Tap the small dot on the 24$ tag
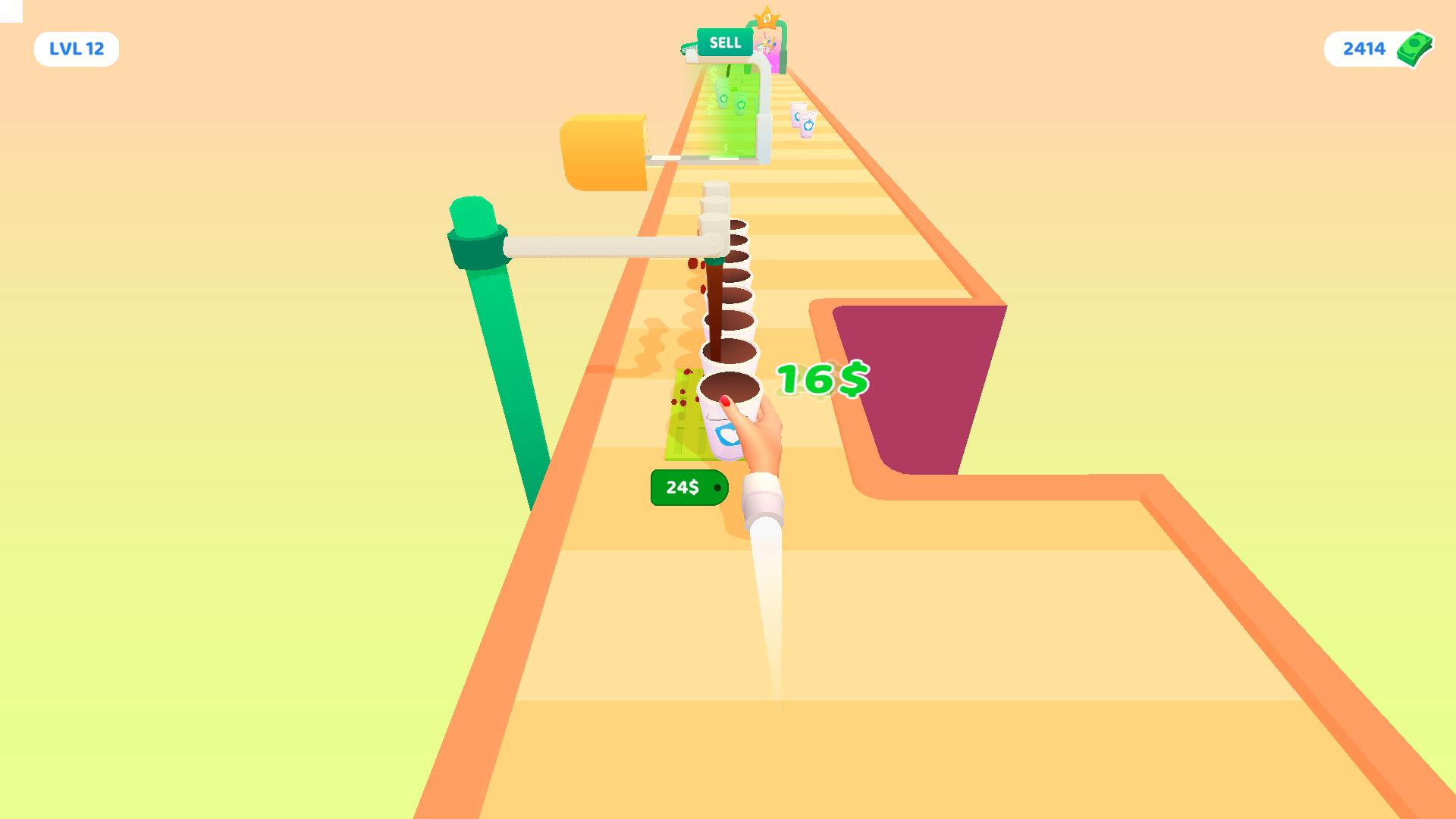 point(717,487)
